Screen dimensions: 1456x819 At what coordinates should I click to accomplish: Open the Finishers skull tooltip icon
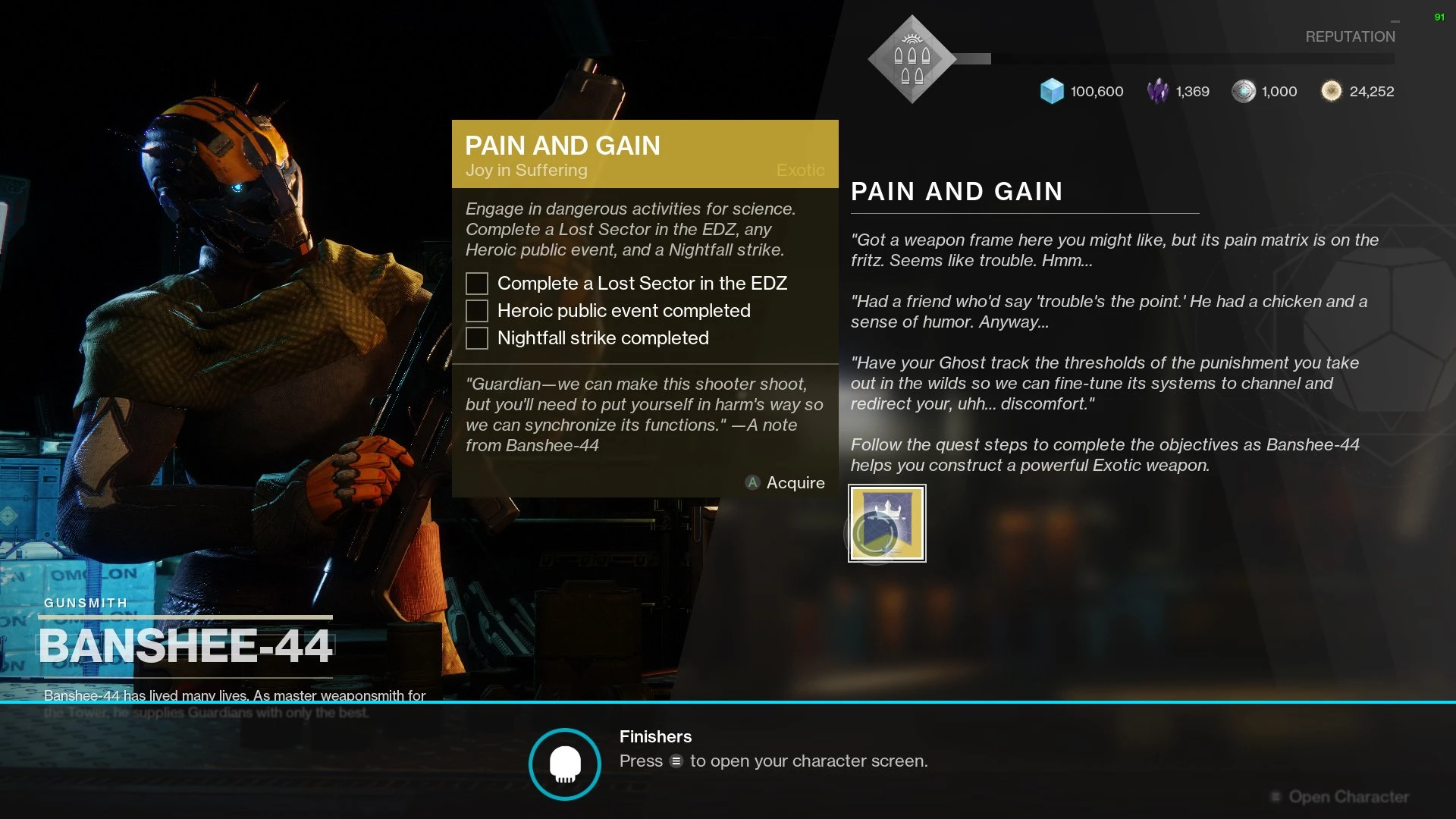[x=565, y=764]
